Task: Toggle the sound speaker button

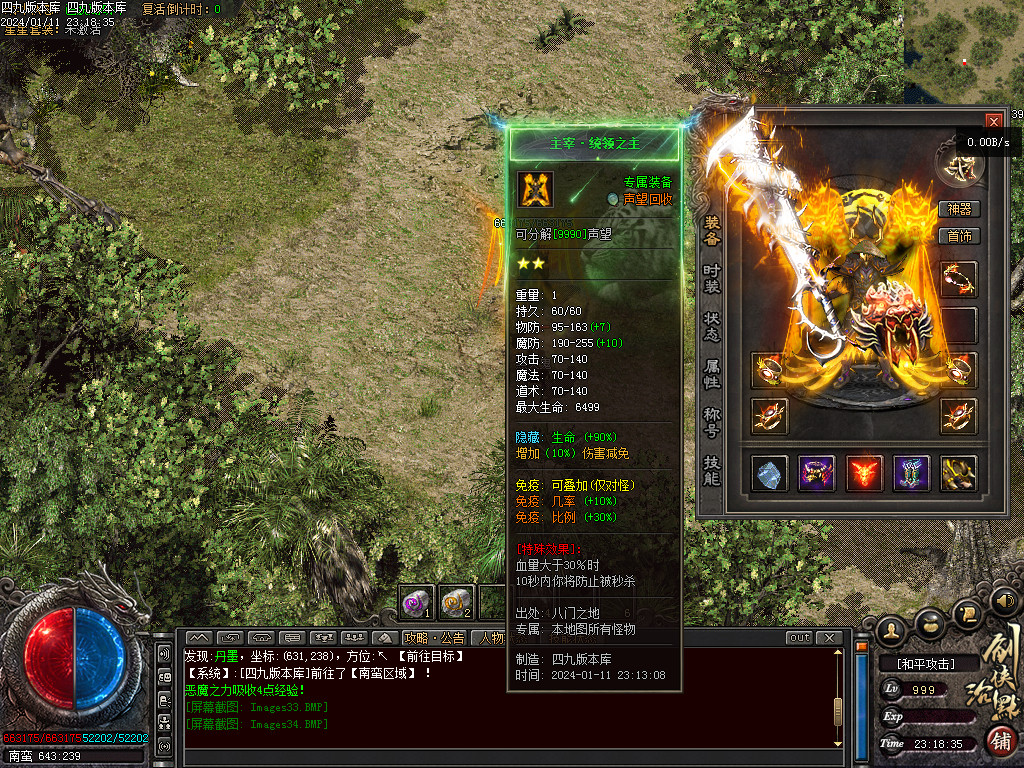Action: (x=1003, y=601)
